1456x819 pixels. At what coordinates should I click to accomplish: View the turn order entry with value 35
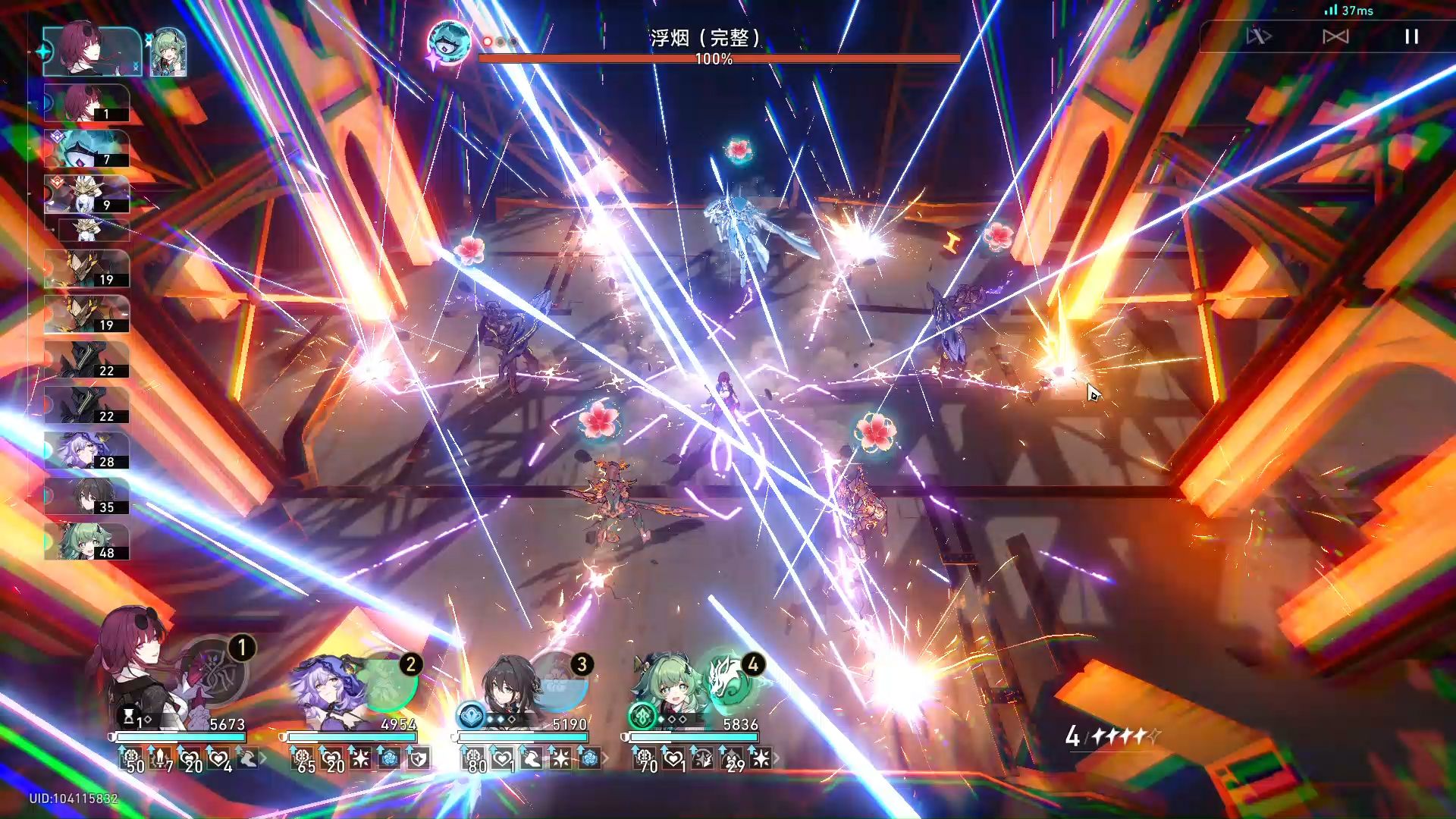tap(86, 496)
